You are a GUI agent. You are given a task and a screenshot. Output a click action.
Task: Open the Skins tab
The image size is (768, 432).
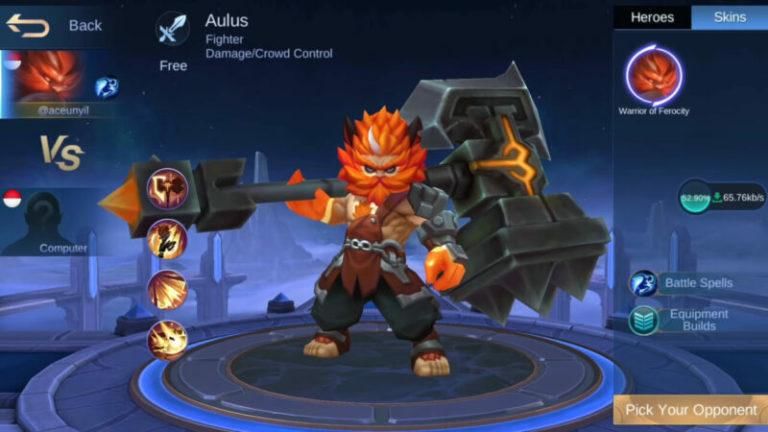click(729, 17)
